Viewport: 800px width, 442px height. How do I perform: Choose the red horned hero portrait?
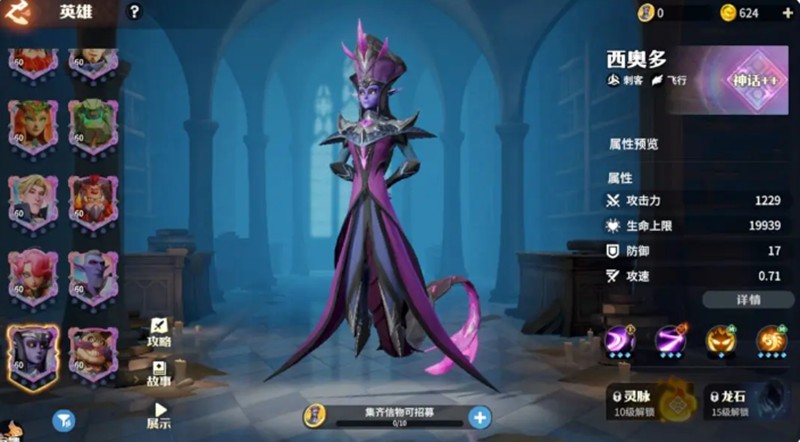[93, 200]
